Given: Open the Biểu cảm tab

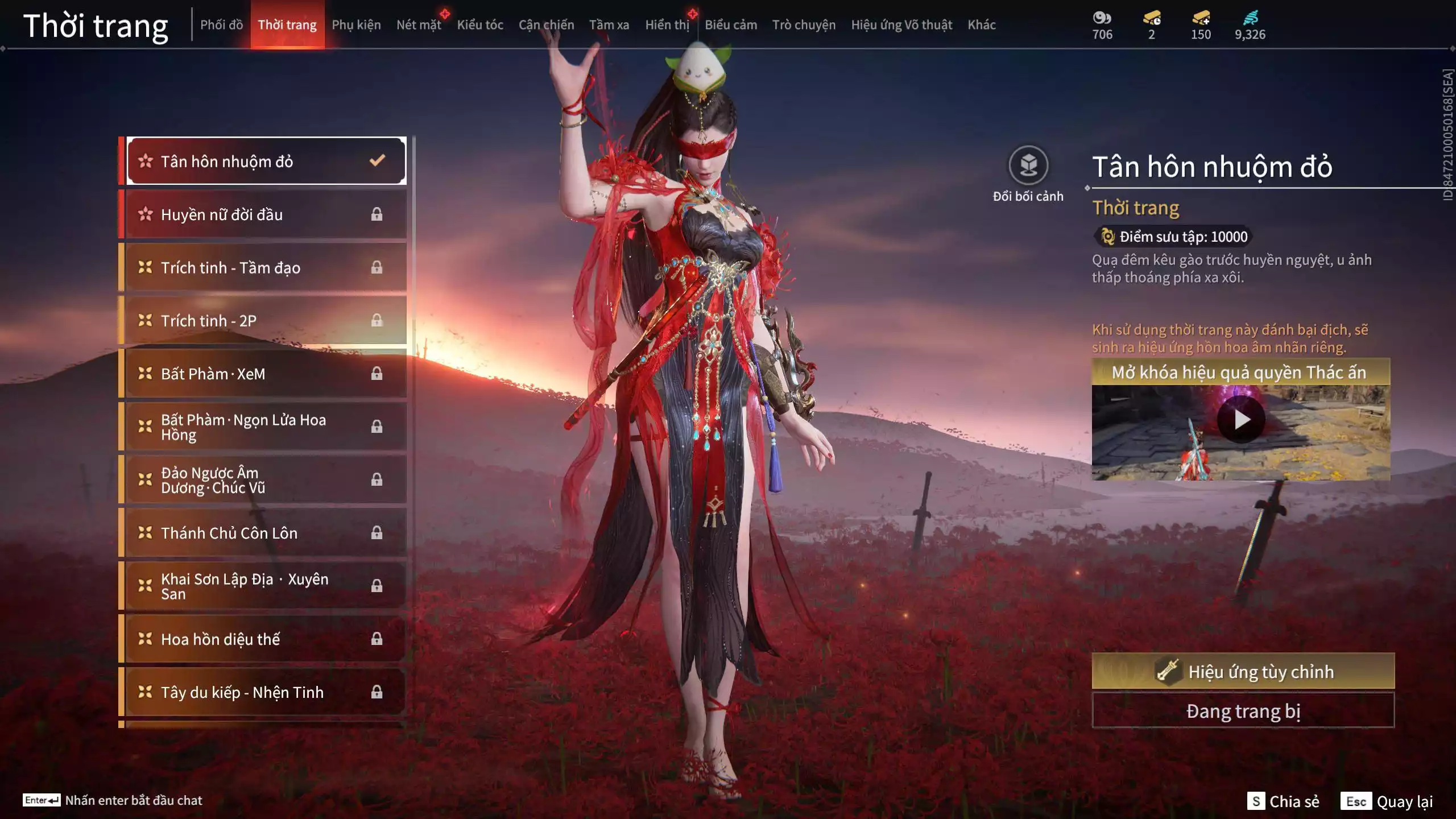Looking at the screenshot, I should [731, 25].
